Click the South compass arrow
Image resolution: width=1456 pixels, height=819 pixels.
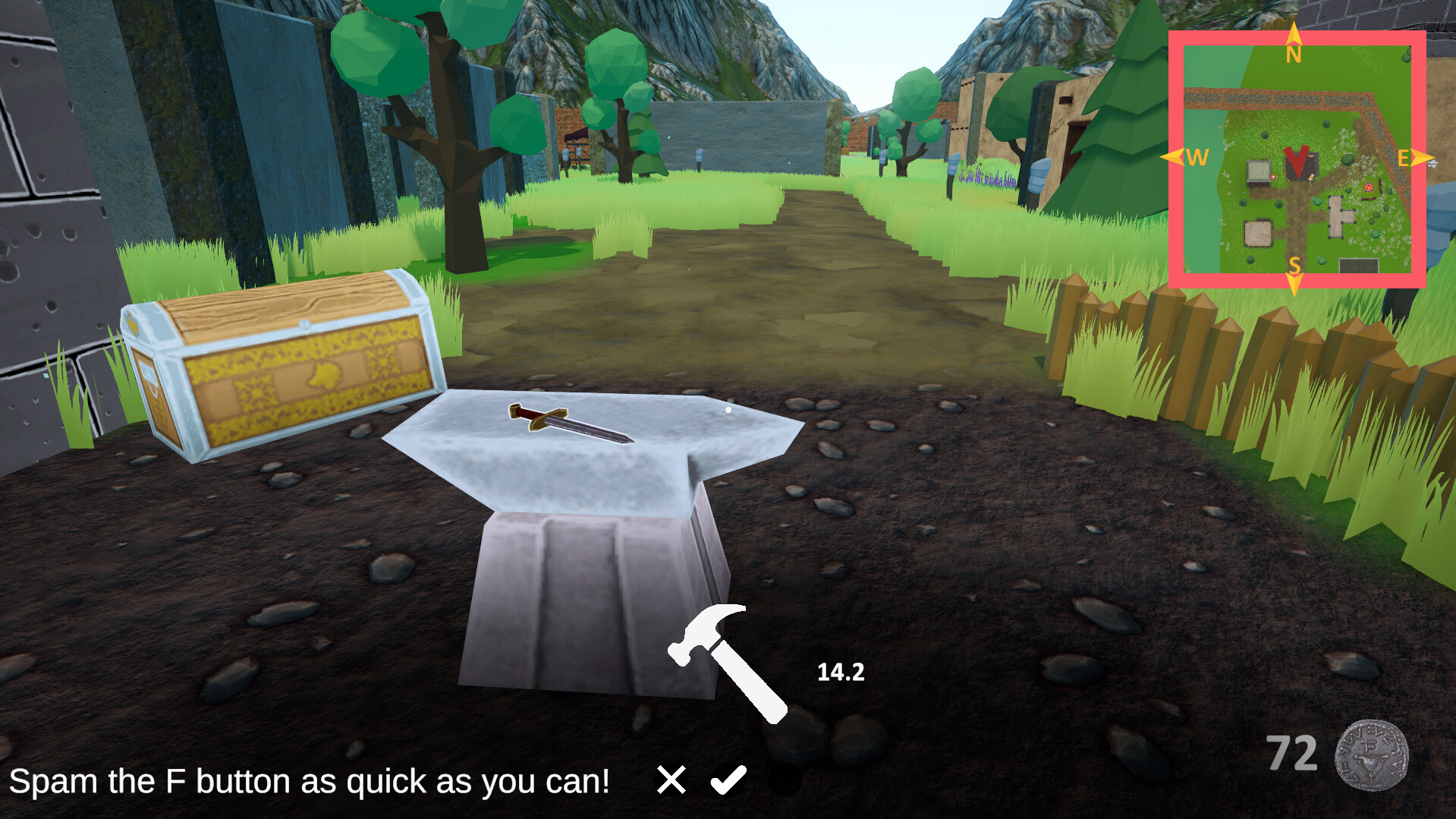coord(1295,283)
